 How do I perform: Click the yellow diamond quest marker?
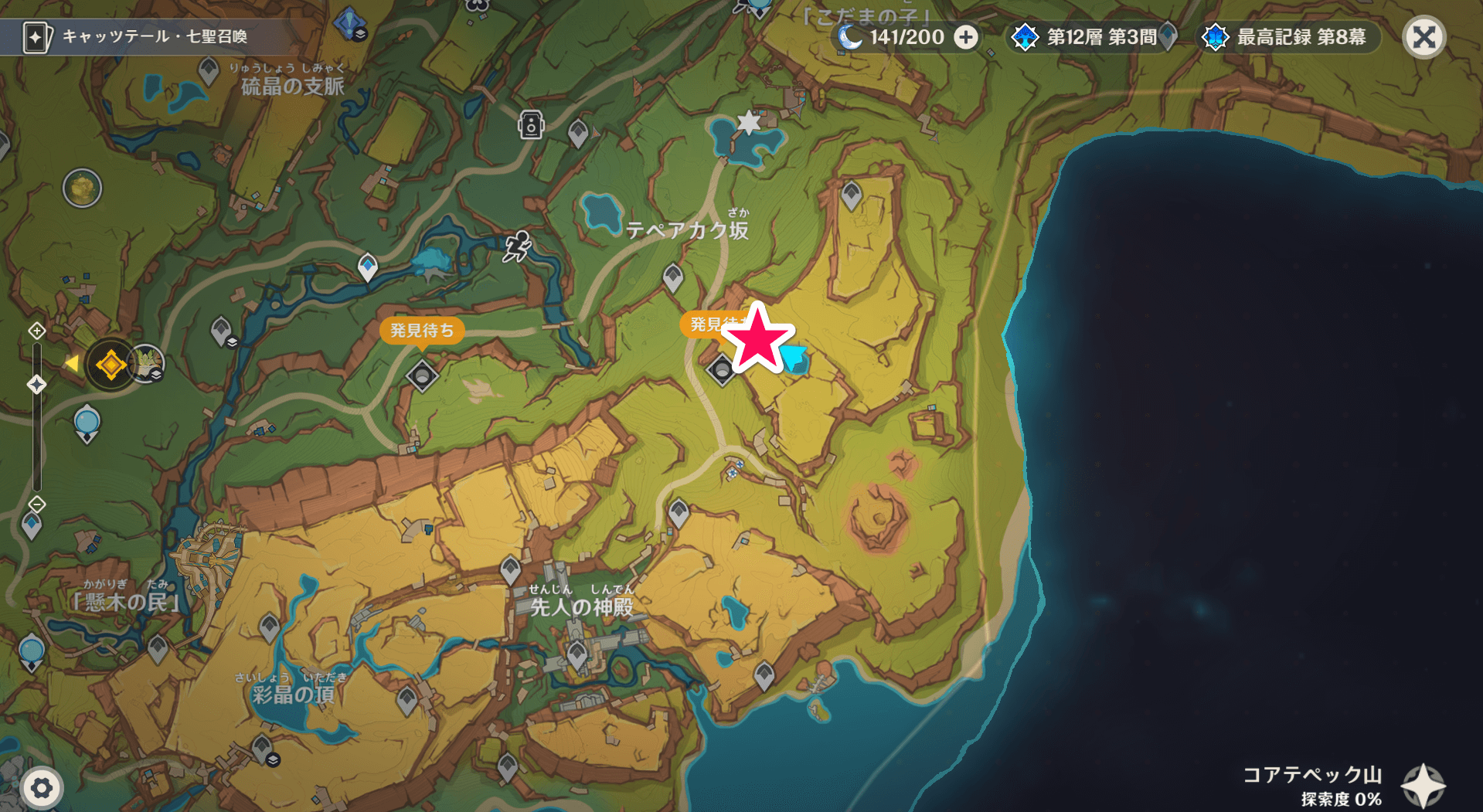111,365
